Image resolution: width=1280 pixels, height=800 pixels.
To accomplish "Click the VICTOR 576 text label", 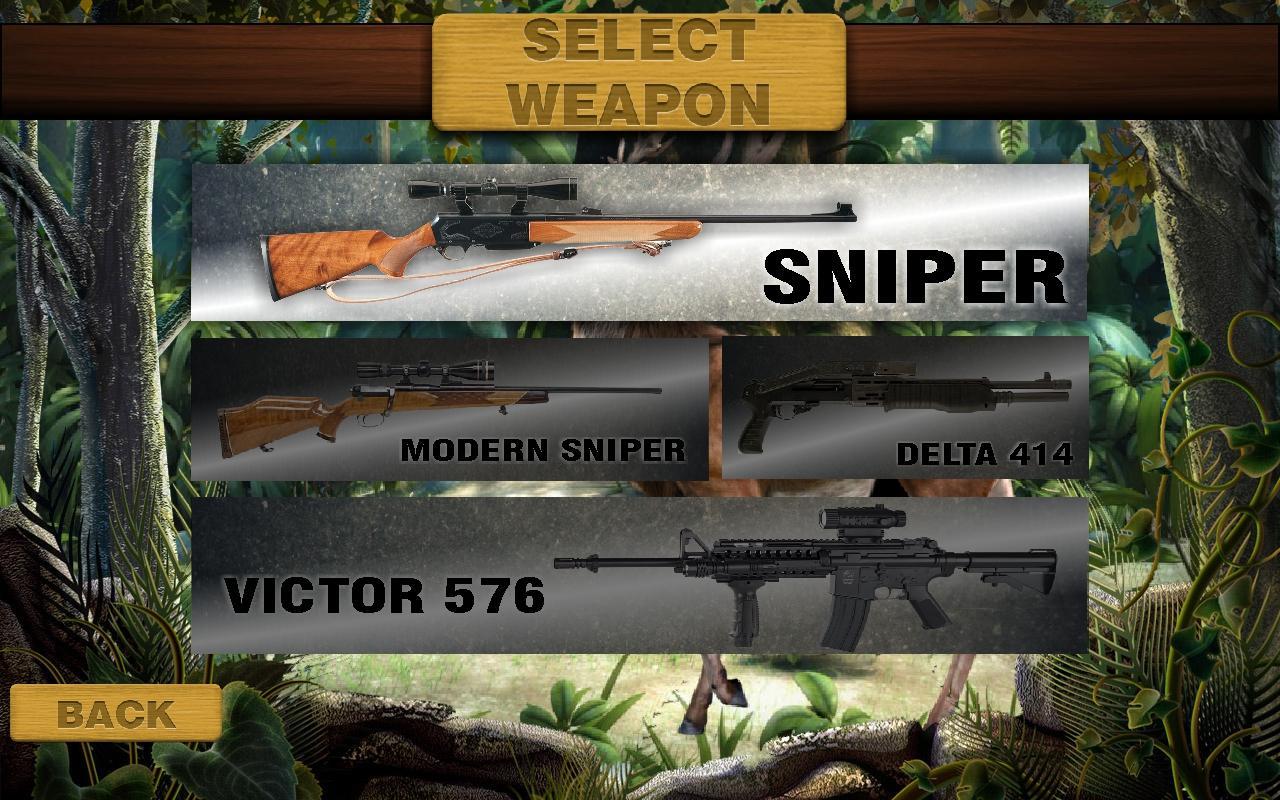I will tap(385, 596).
